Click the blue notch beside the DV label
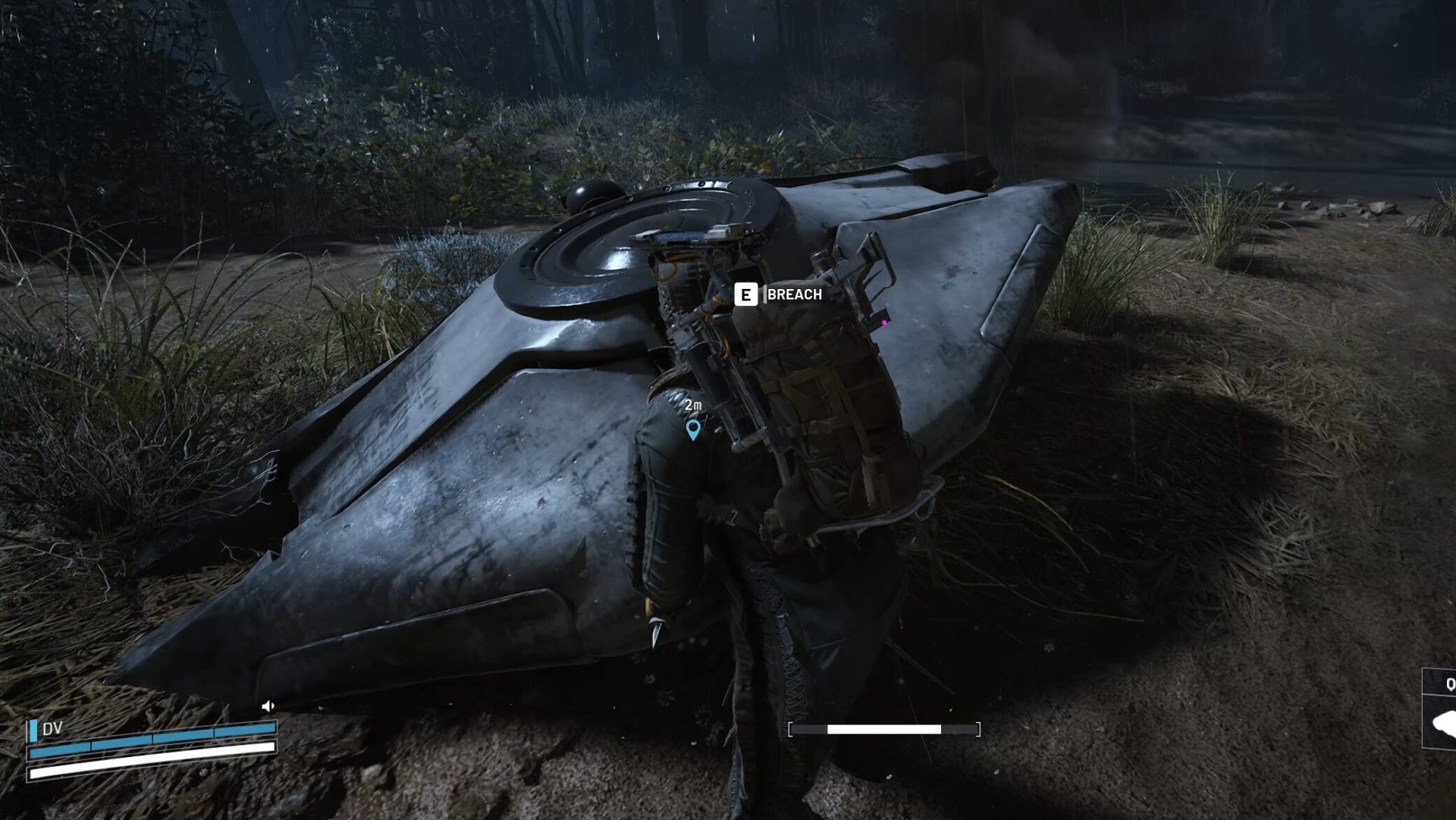The width and height of the screenshot is (1456, 820). tap(33, 731)
